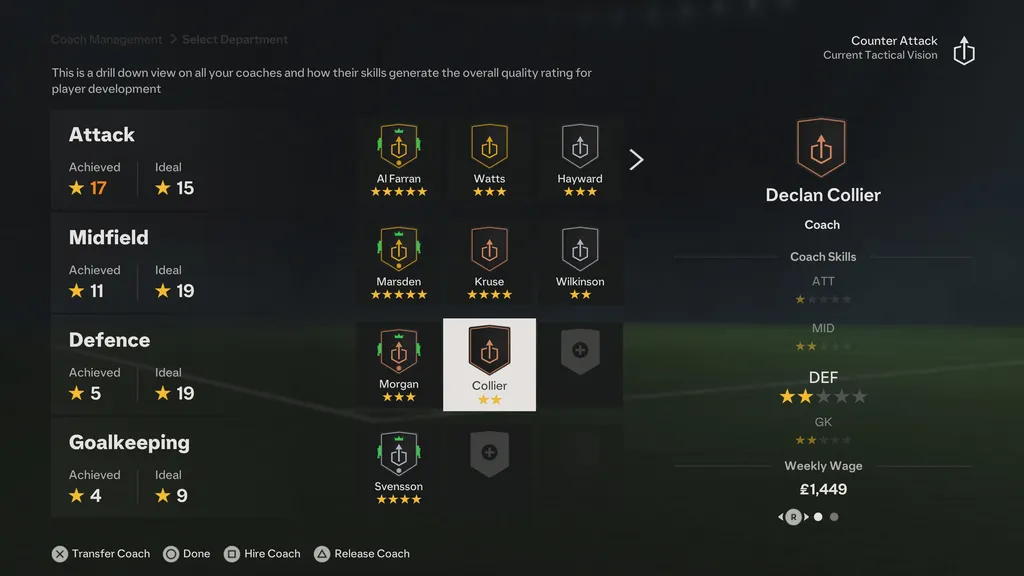The image size is (1024, 576).
Task: Select the Goalkeeping department row
Action: (130, 468)
